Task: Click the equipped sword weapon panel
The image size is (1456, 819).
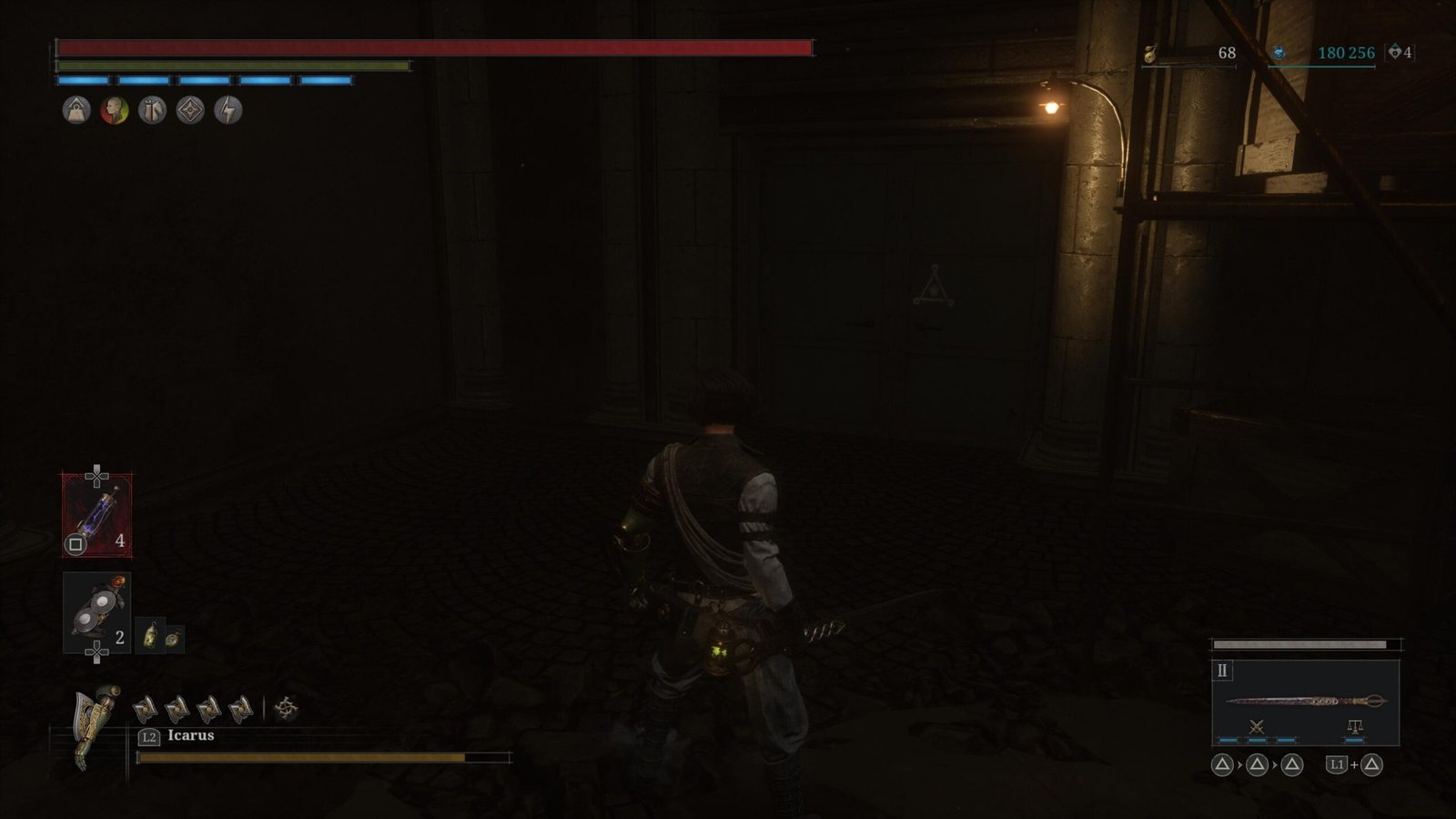Action: 1305,701
